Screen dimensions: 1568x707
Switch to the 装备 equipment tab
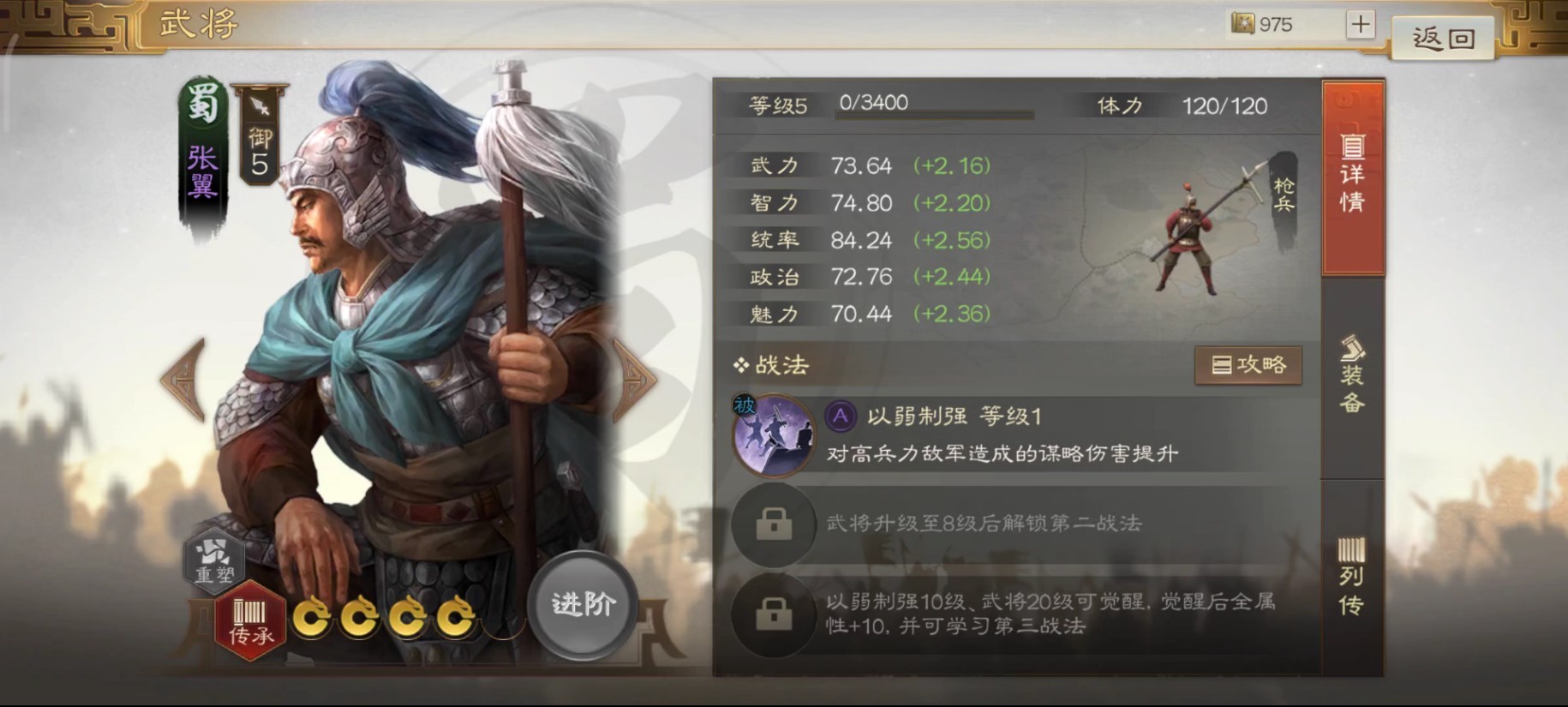1354,377
